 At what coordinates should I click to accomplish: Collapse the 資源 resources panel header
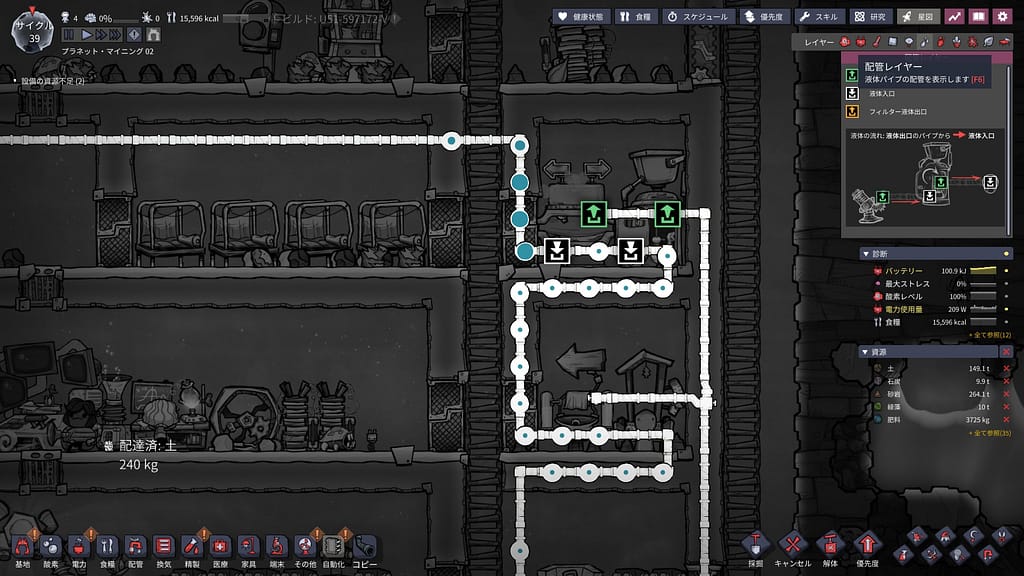click(864, 351)
